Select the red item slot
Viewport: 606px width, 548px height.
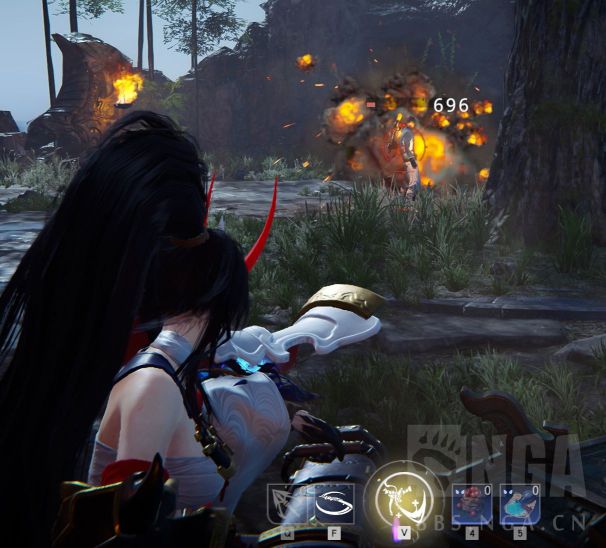(471, 502)
